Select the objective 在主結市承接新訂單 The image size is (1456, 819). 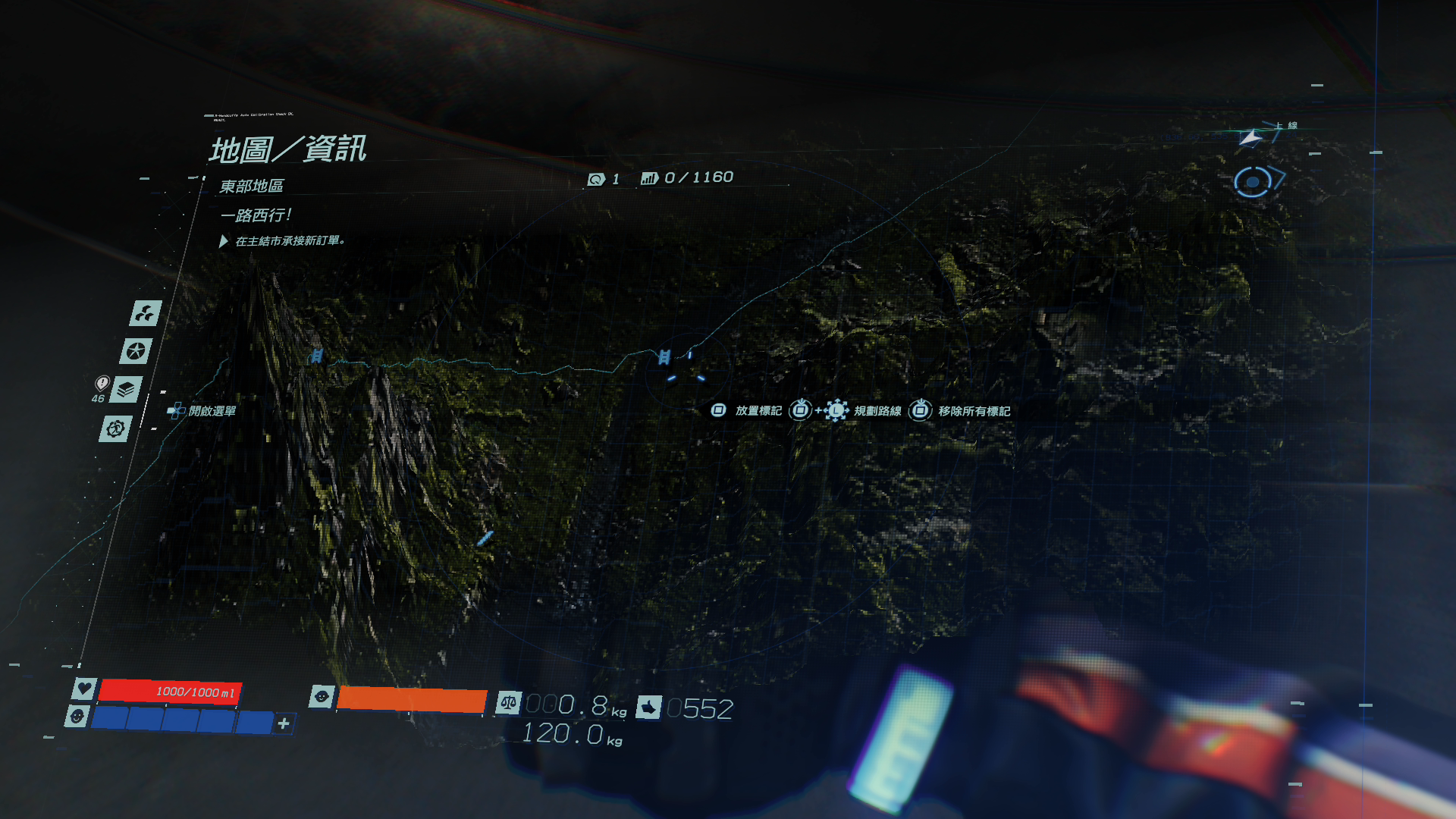[290, 241]
